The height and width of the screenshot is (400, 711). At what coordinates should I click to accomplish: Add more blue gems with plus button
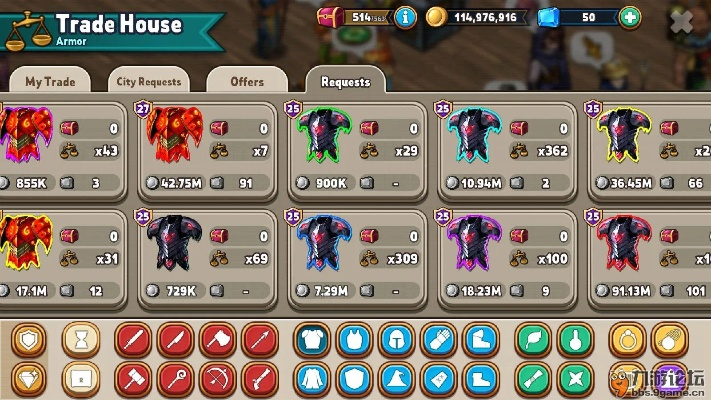[x=629, y=17]
